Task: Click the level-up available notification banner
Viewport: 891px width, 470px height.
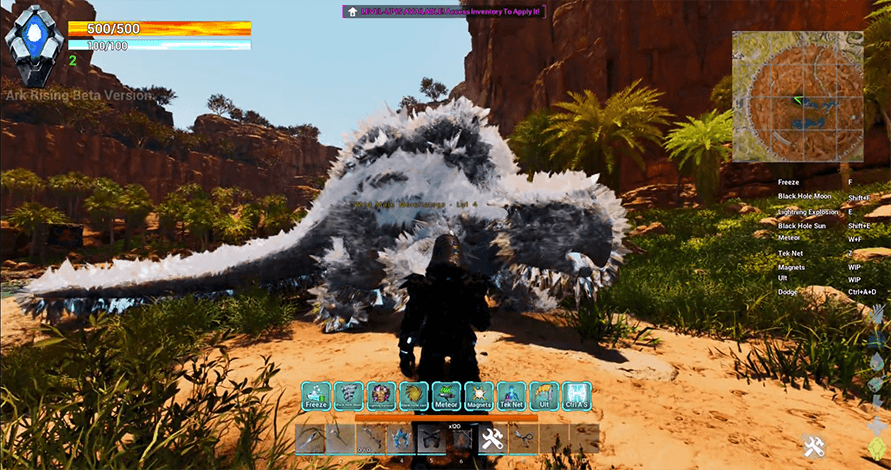Action: 445,12
